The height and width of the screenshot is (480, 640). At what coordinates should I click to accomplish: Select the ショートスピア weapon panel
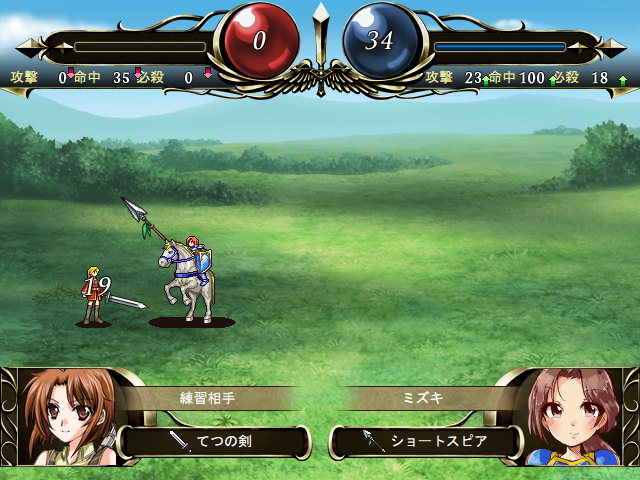click(x=427, y=441)
